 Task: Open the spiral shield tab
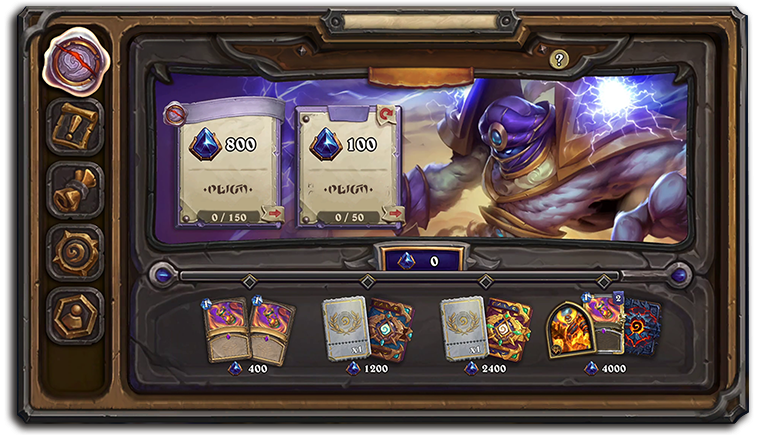coord(74,253)
